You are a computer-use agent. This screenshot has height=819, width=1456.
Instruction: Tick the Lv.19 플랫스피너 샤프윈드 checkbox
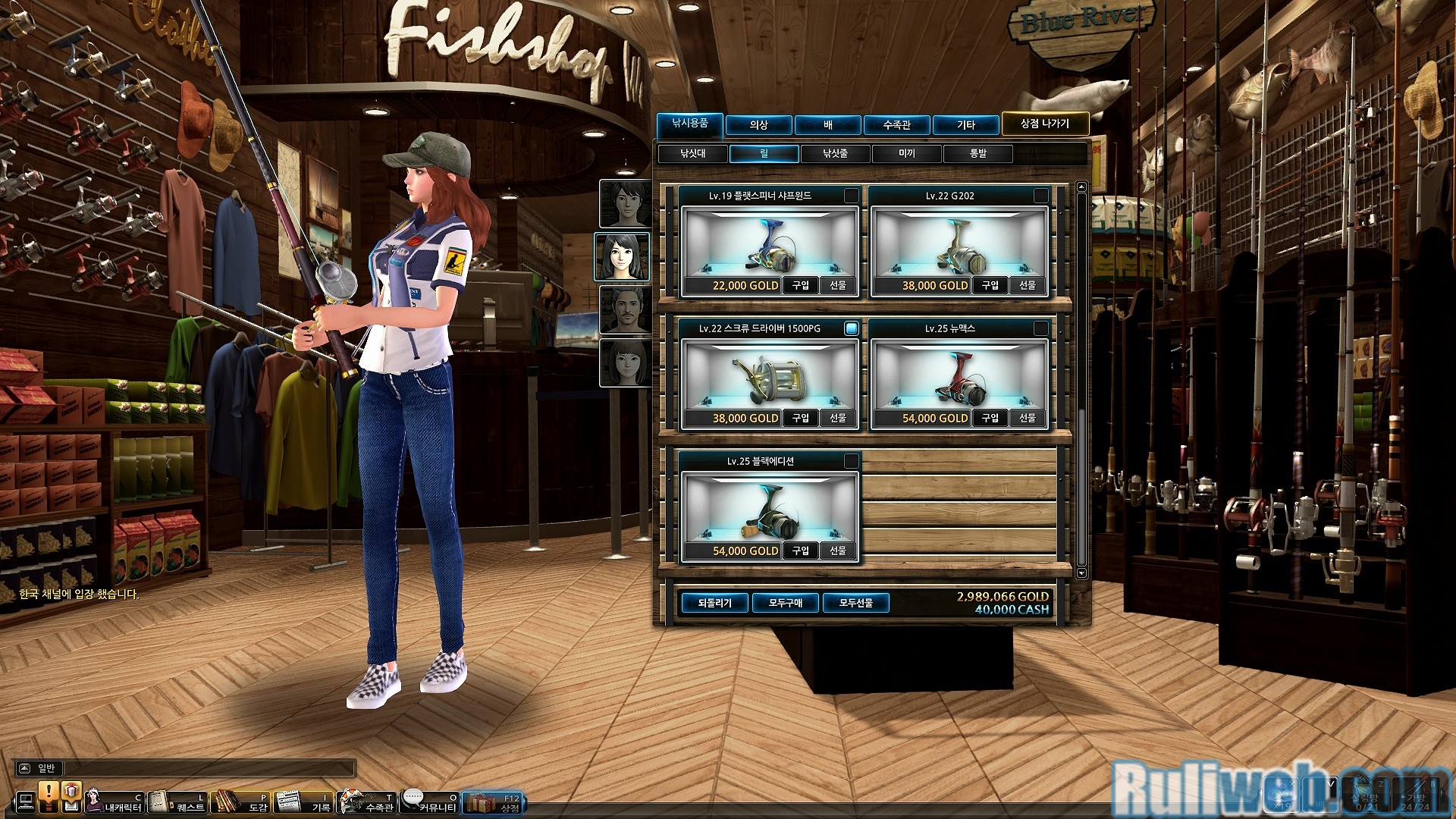pos(852,196)
